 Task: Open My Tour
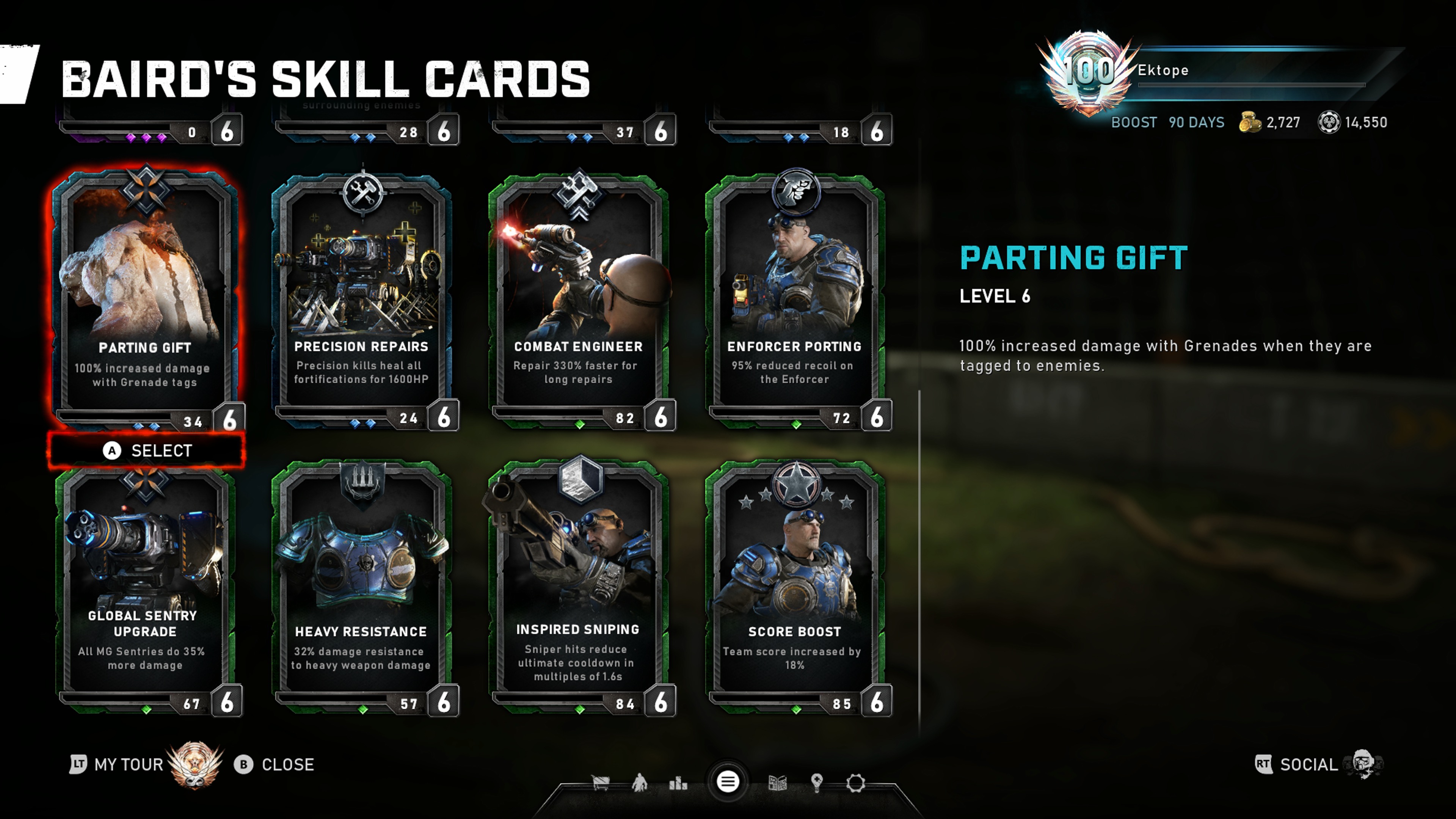tap(118, 765)
